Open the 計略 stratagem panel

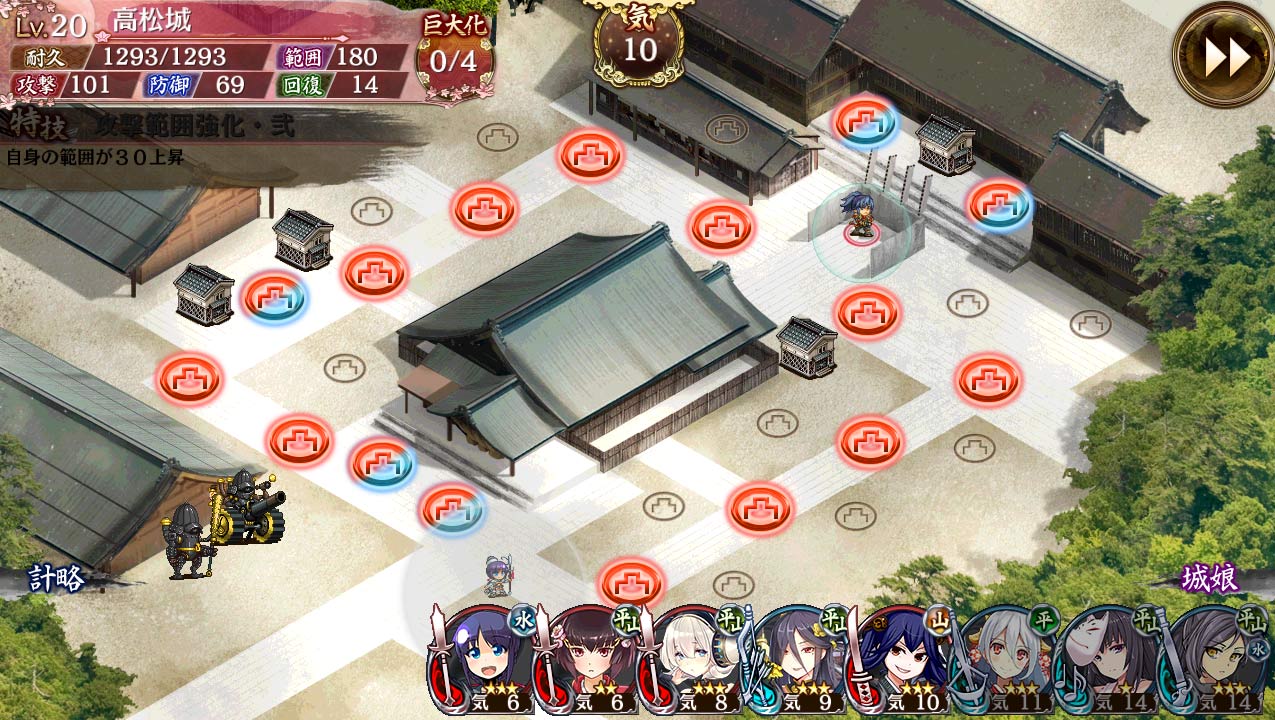pyautogui.click(x=57, y=579)
